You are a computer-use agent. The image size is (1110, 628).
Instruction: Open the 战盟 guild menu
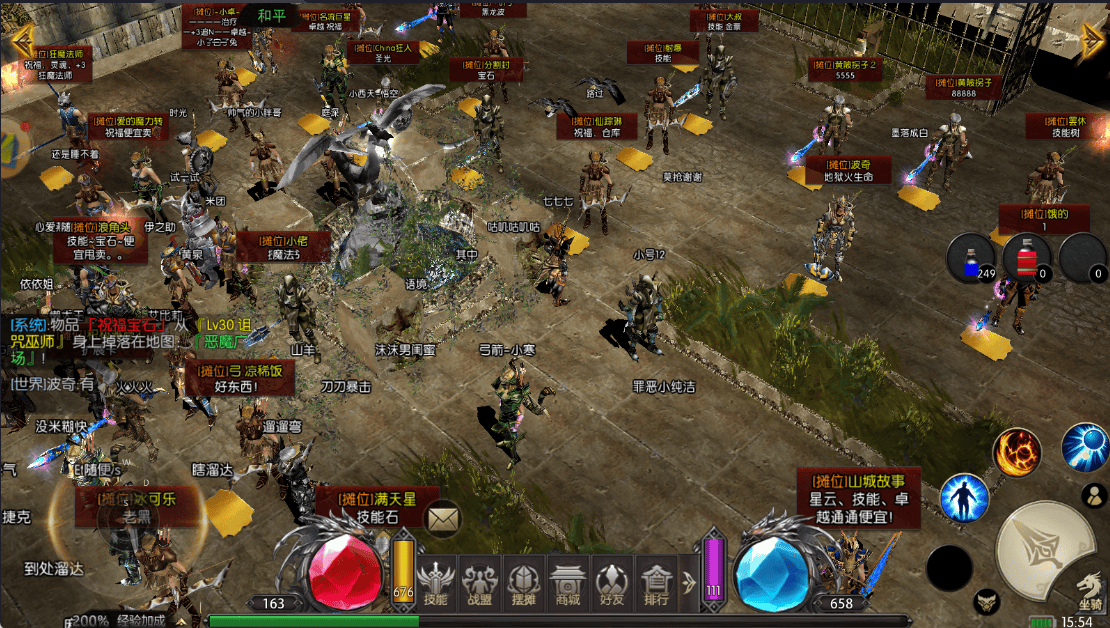tap(479, 581)
